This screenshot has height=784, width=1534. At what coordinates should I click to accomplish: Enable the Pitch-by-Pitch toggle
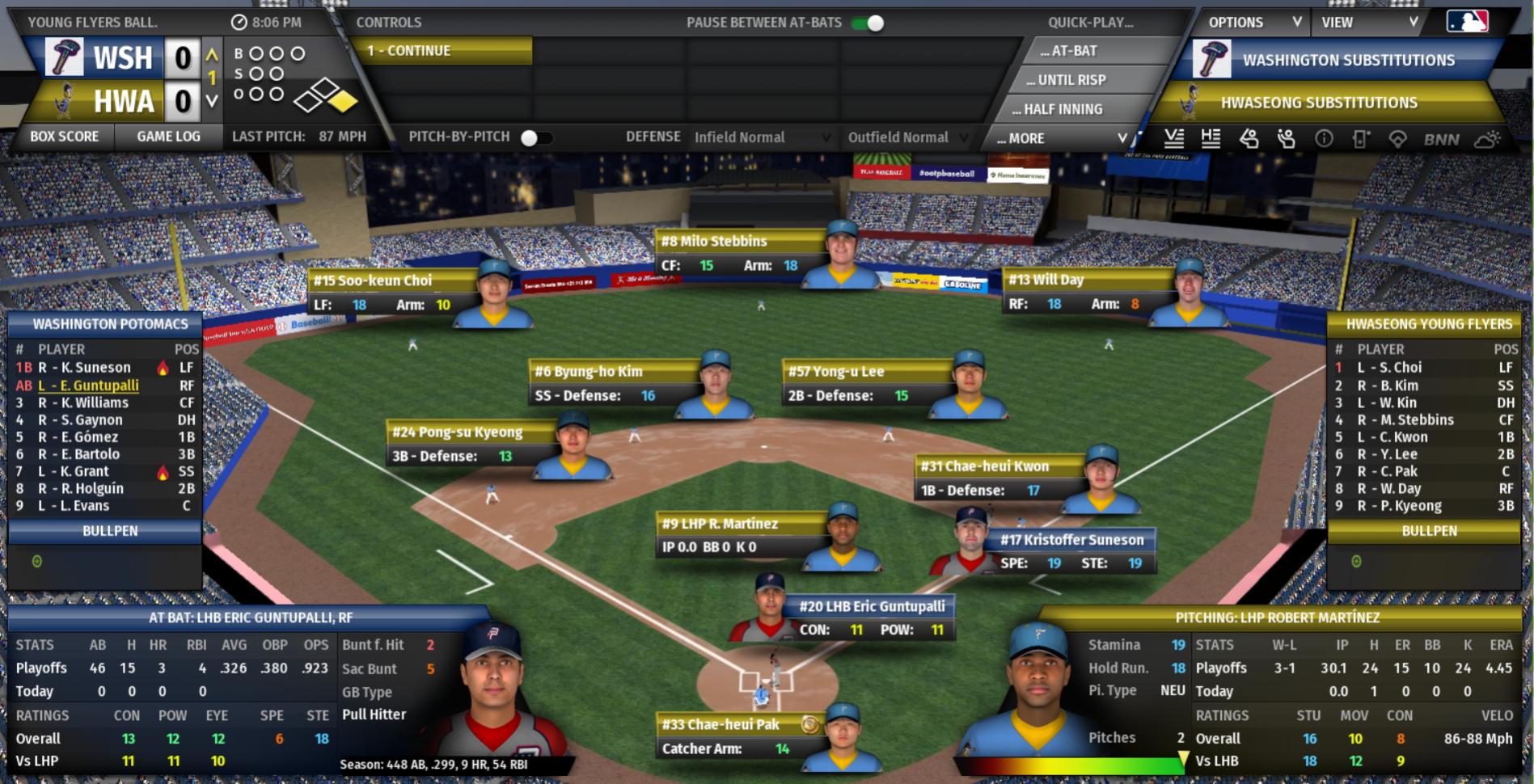tap(536, 137)
